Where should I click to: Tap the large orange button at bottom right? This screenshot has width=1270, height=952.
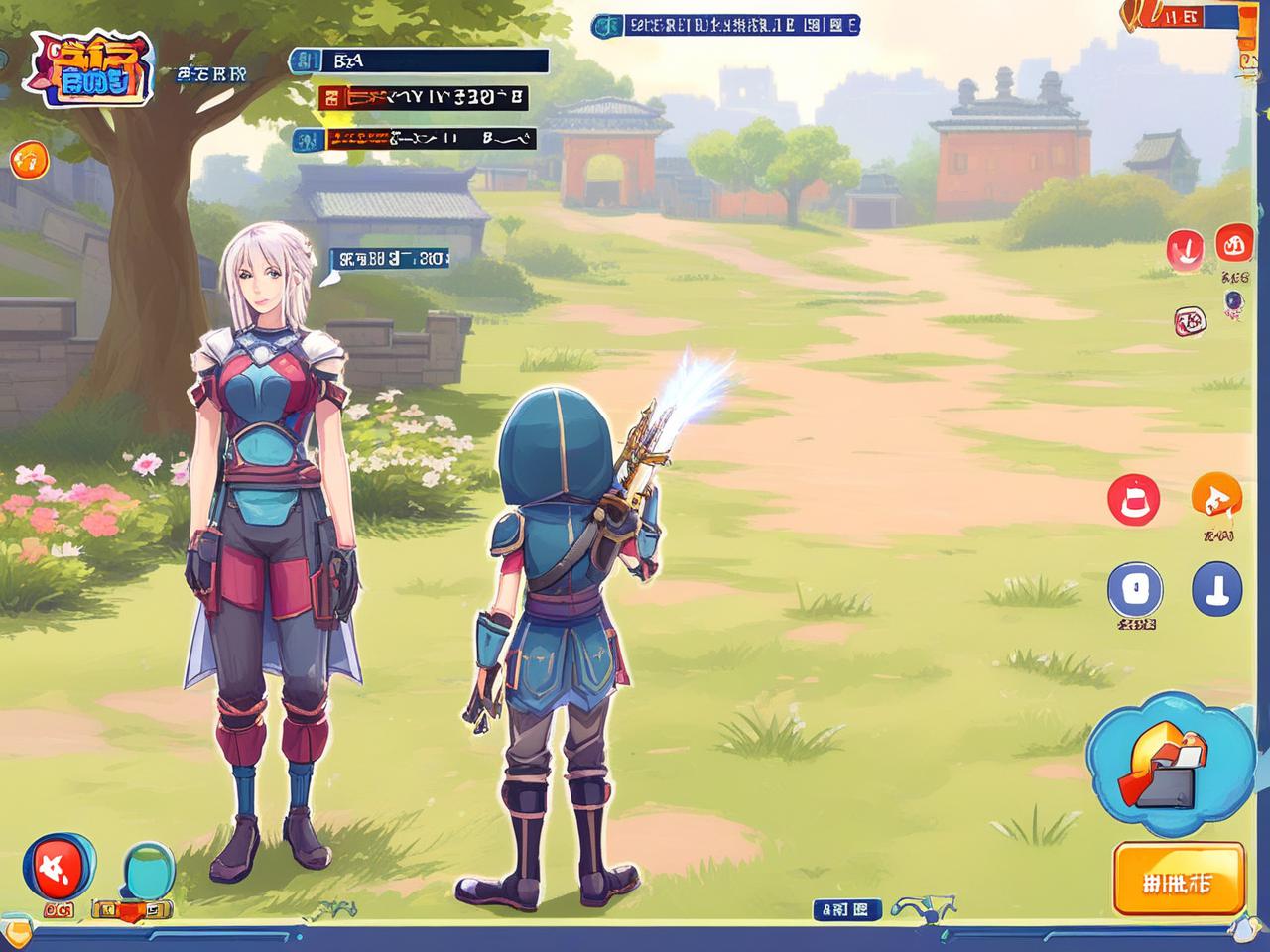tap(1179, 880)
